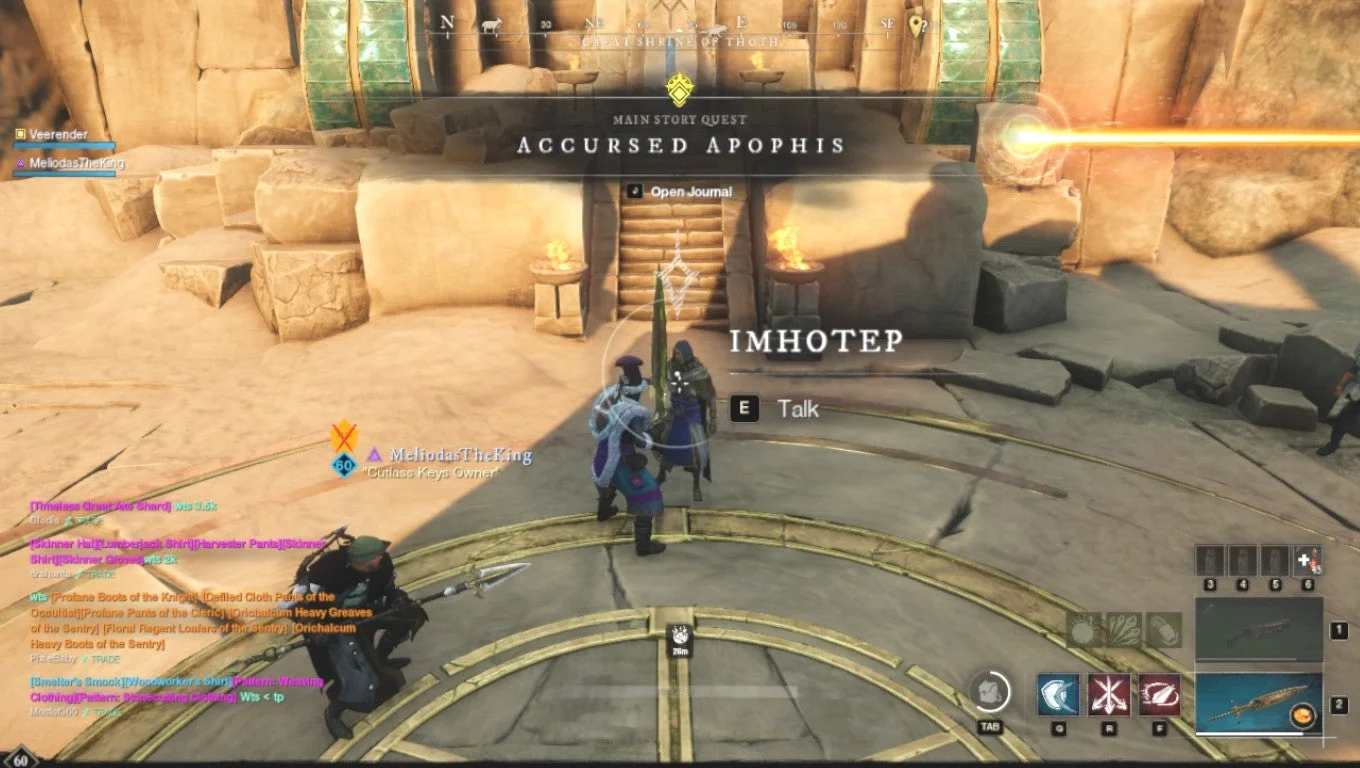Click the fury orb on the spear slot
Image resolution: width=1360 pixels, height=768 pixels.
point(1304,715)
